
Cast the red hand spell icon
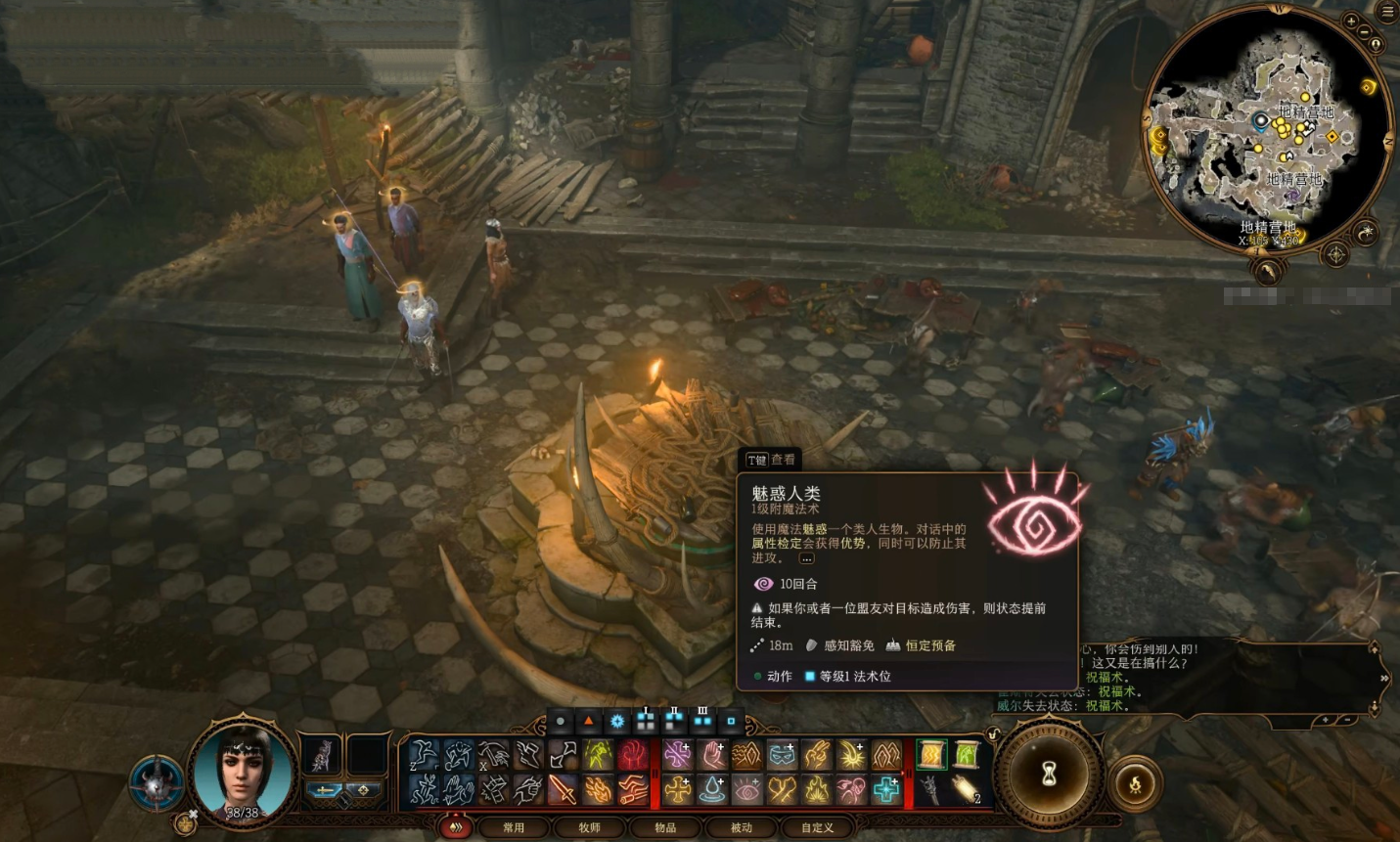[634, 754]
